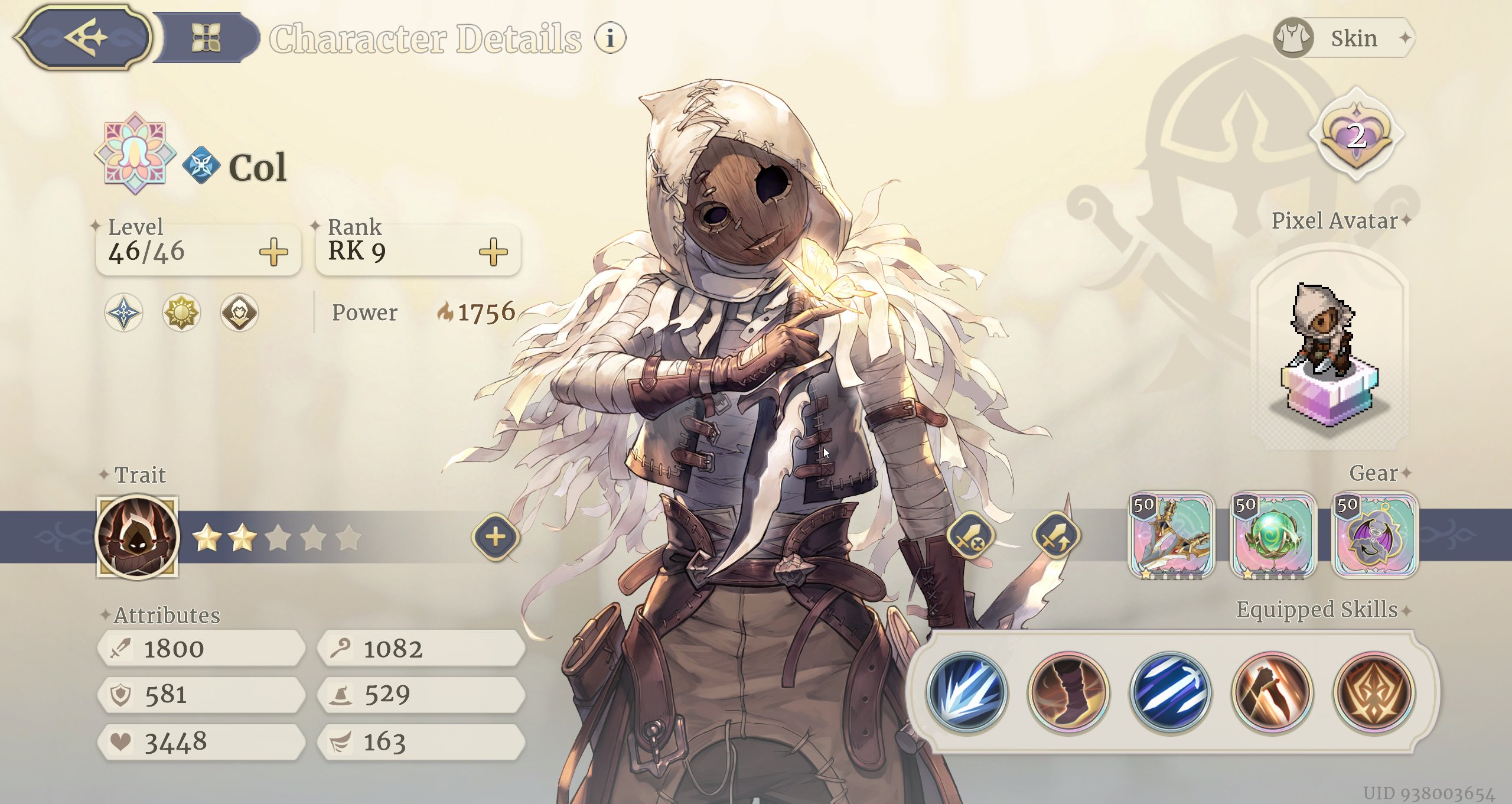Show Character Details info tooltip
The width and height of the screenshot is (1512, 804).
[x=610, y=38]
